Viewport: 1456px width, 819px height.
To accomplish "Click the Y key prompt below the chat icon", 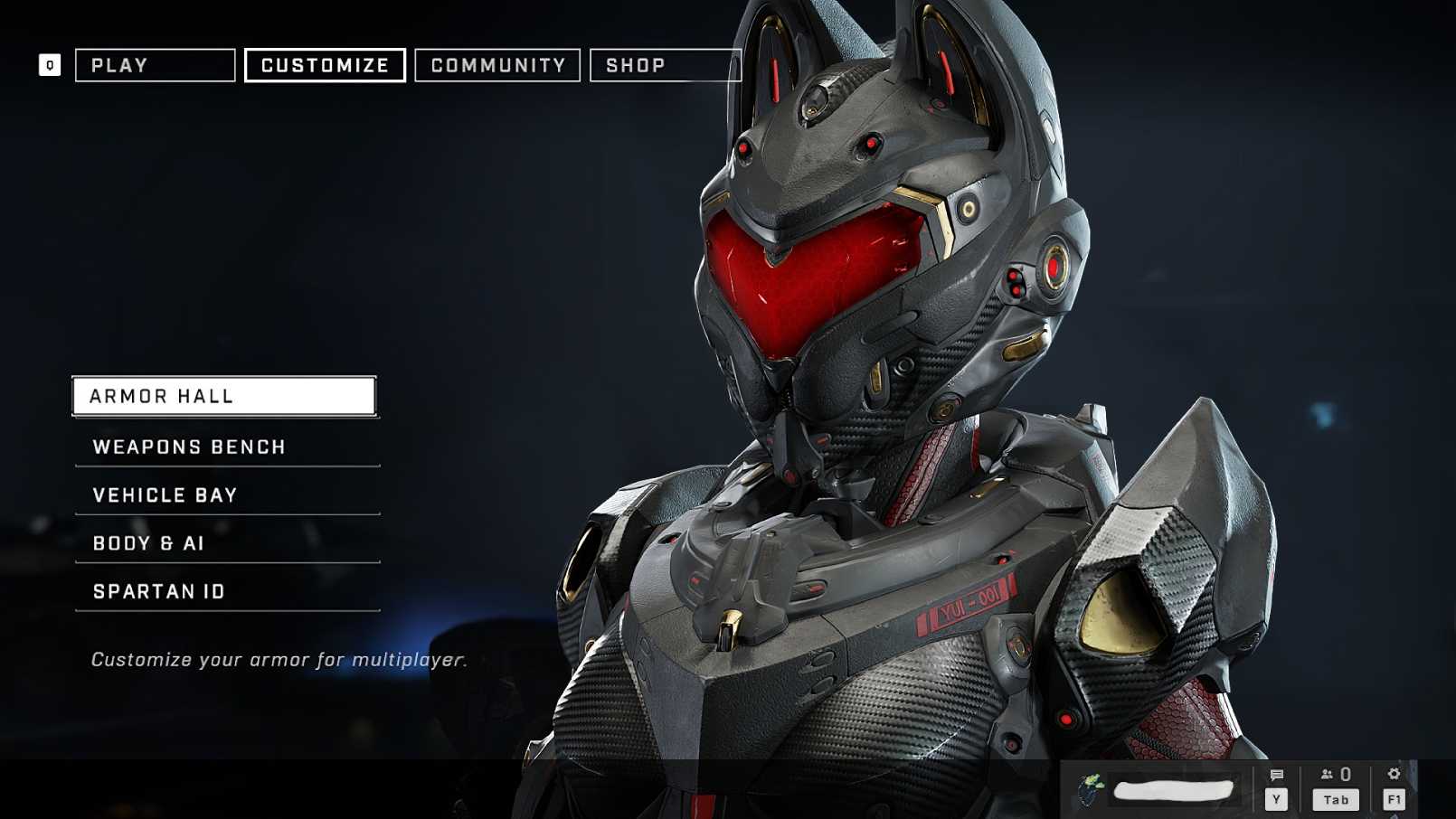I will point(1278,799).
